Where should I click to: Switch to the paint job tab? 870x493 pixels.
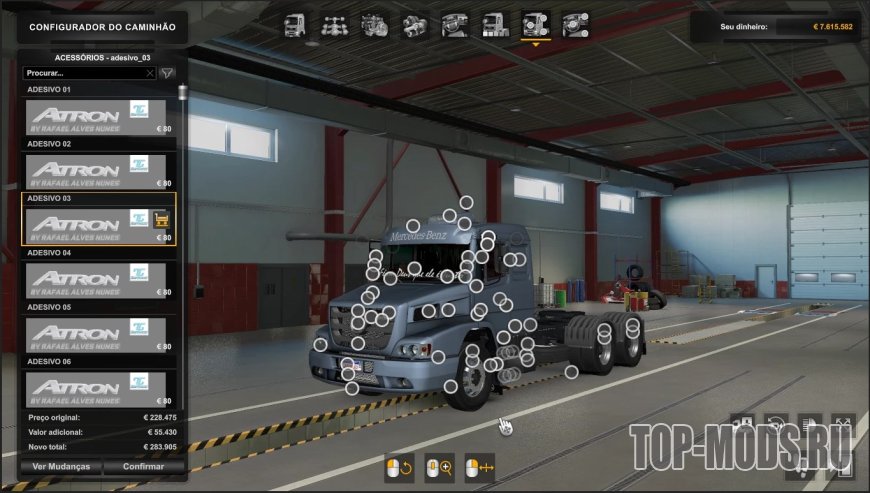click(494, 24)
